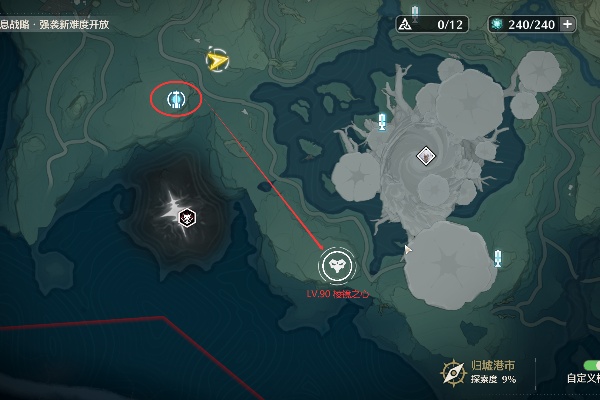Open the 归墟港市 exploration compass icon
The image size is (600, 400).
click(x=453, y=372)
